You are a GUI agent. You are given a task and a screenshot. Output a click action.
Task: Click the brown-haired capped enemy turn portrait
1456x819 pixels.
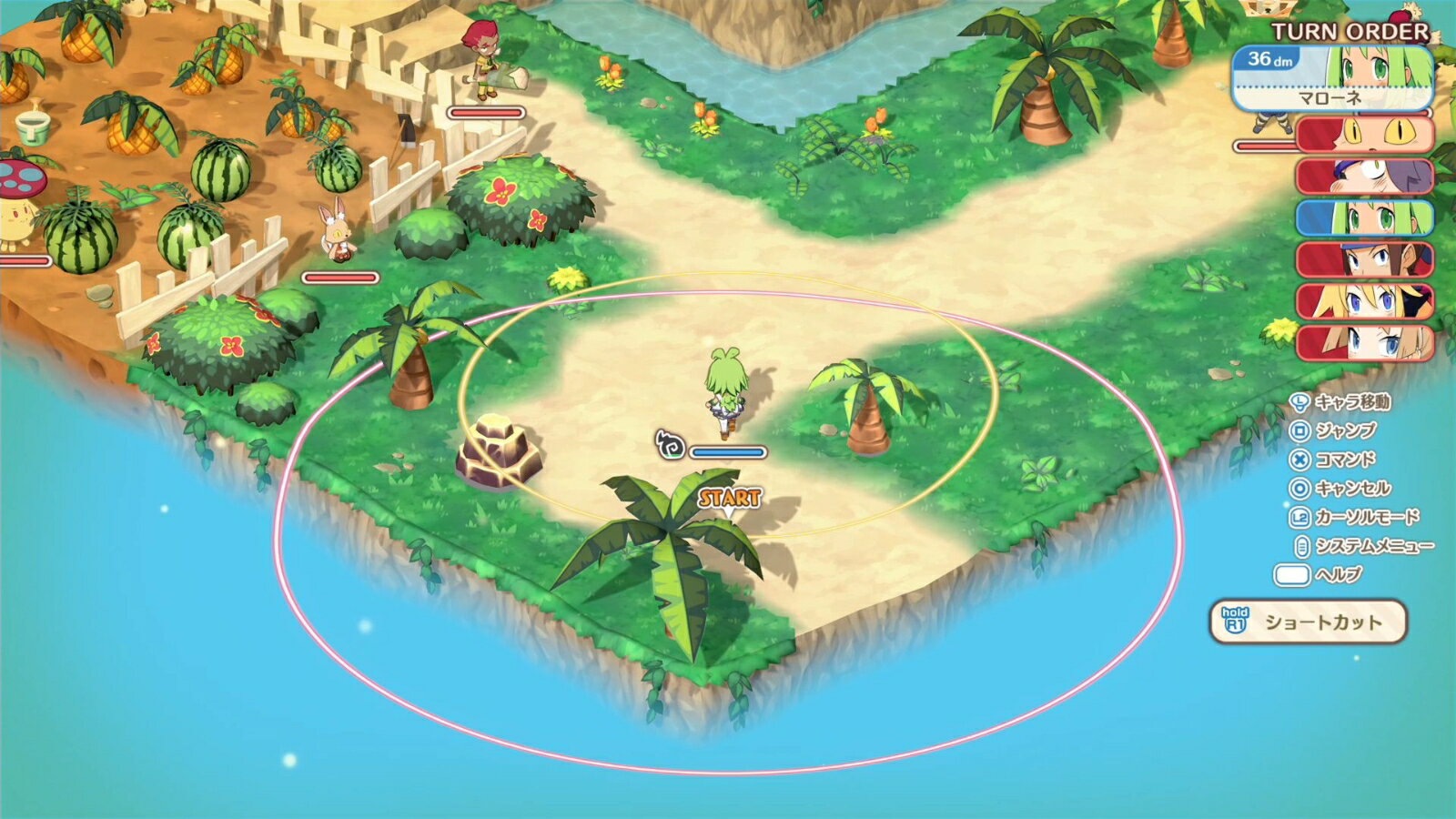pyautogui.click(x=1364, y=259)
